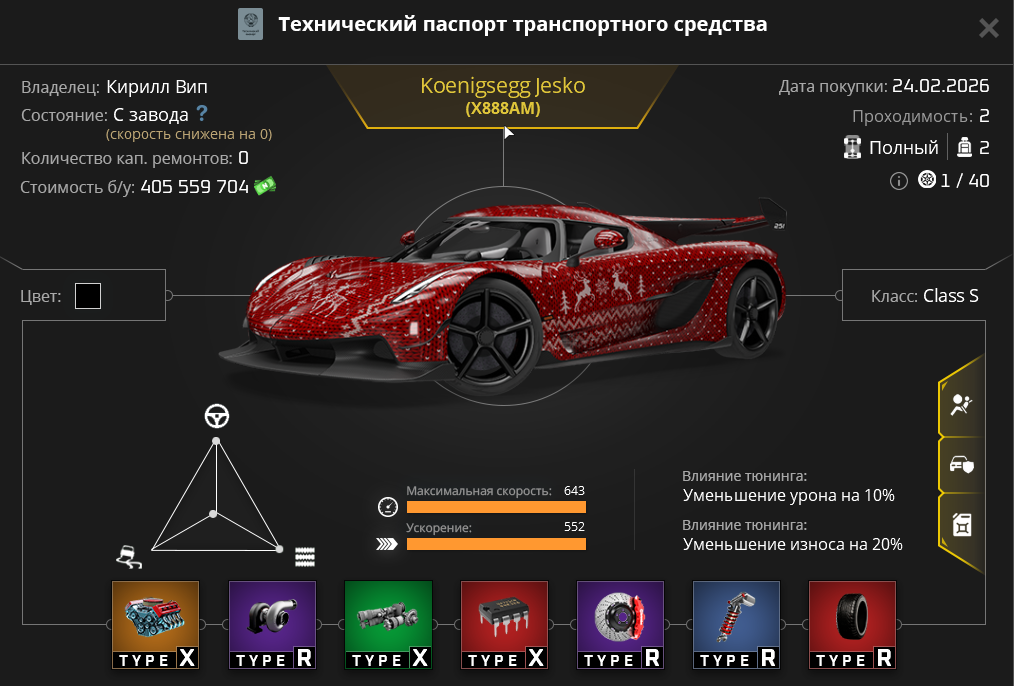Open the engine Type X slot
1014x686 pixels.
pos(155,625)
